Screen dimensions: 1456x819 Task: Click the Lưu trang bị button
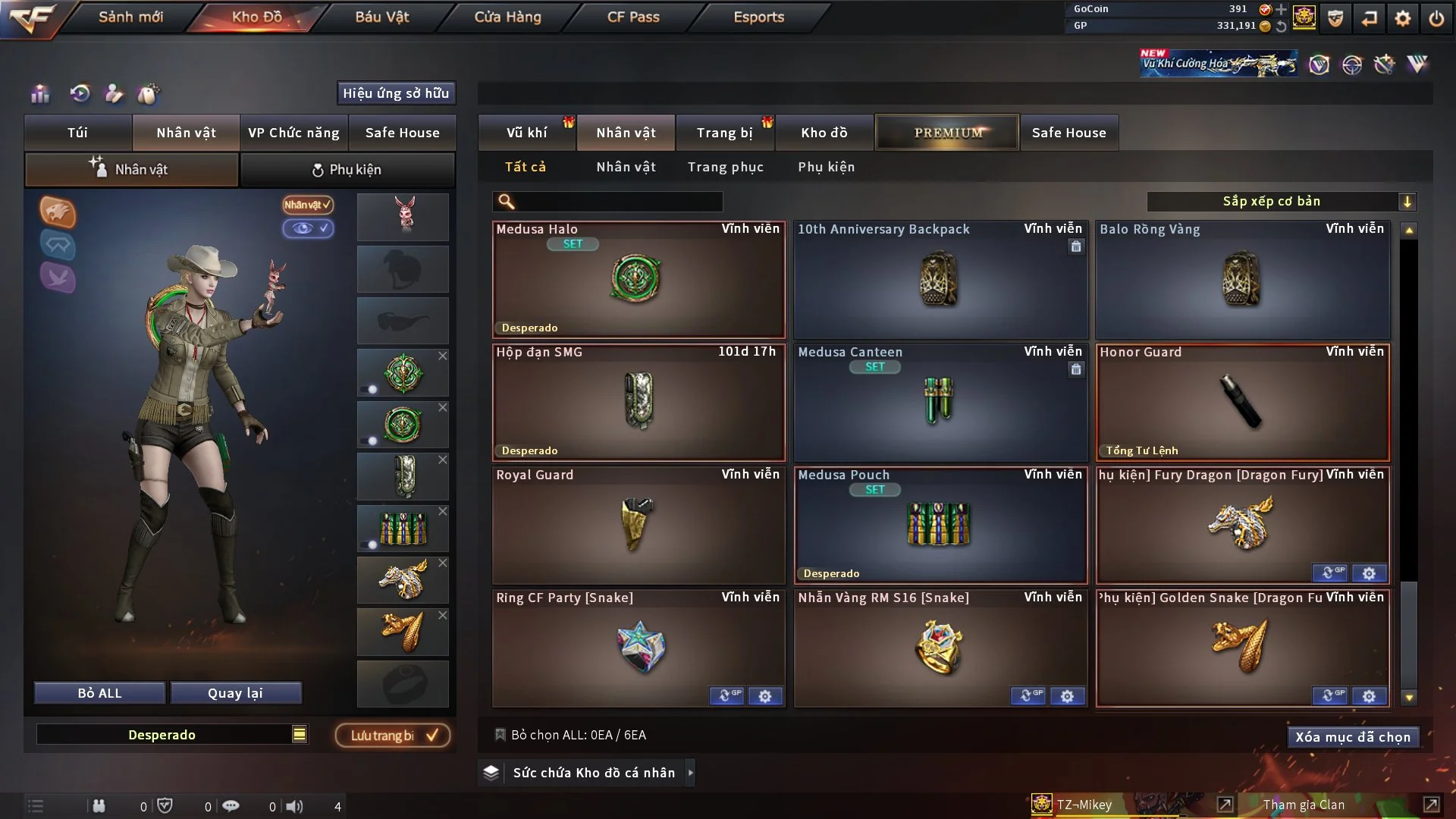[392, 735]
